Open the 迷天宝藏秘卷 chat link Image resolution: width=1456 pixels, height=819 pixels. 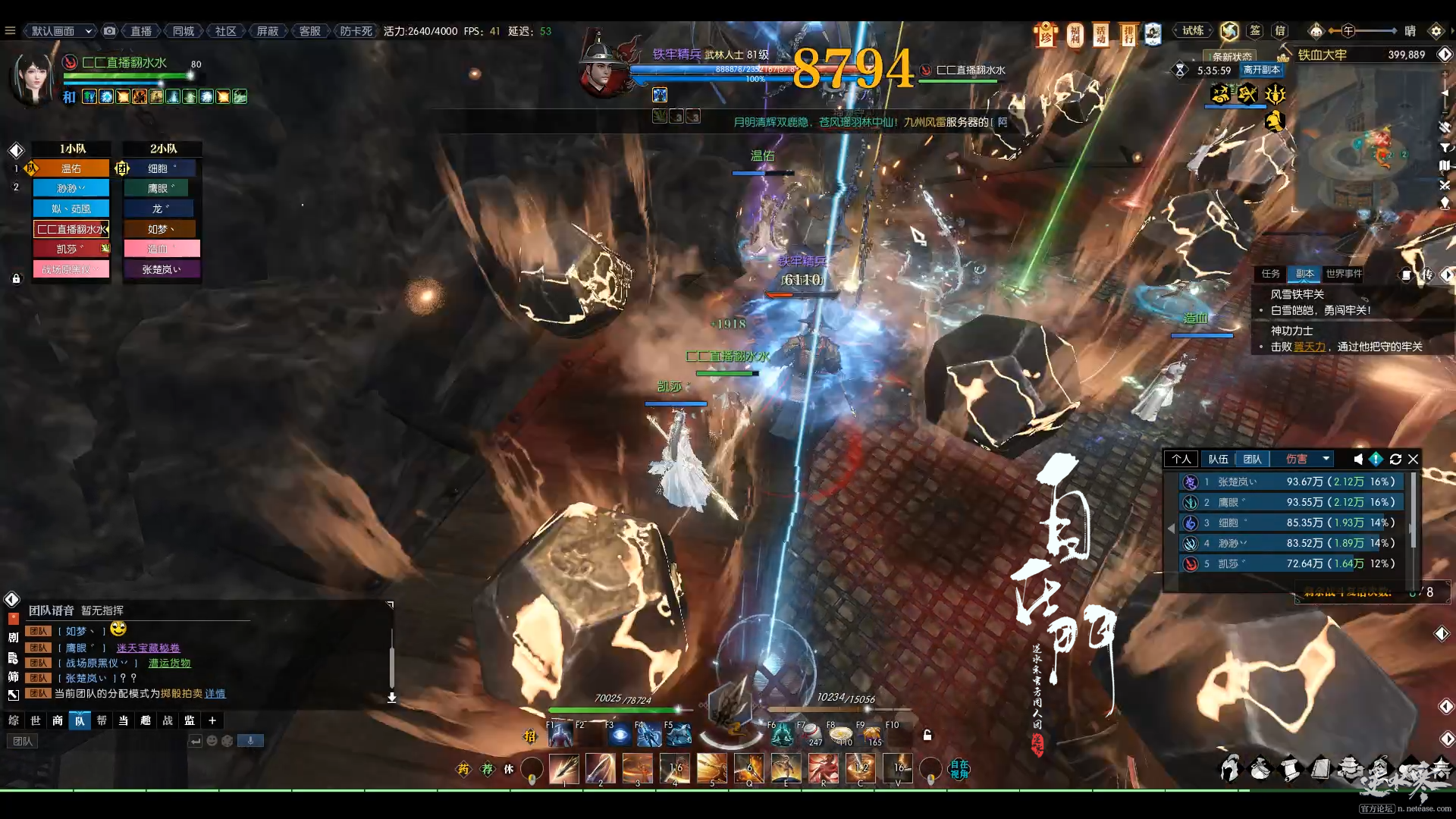pyautogui.click(x=148, y=648)
